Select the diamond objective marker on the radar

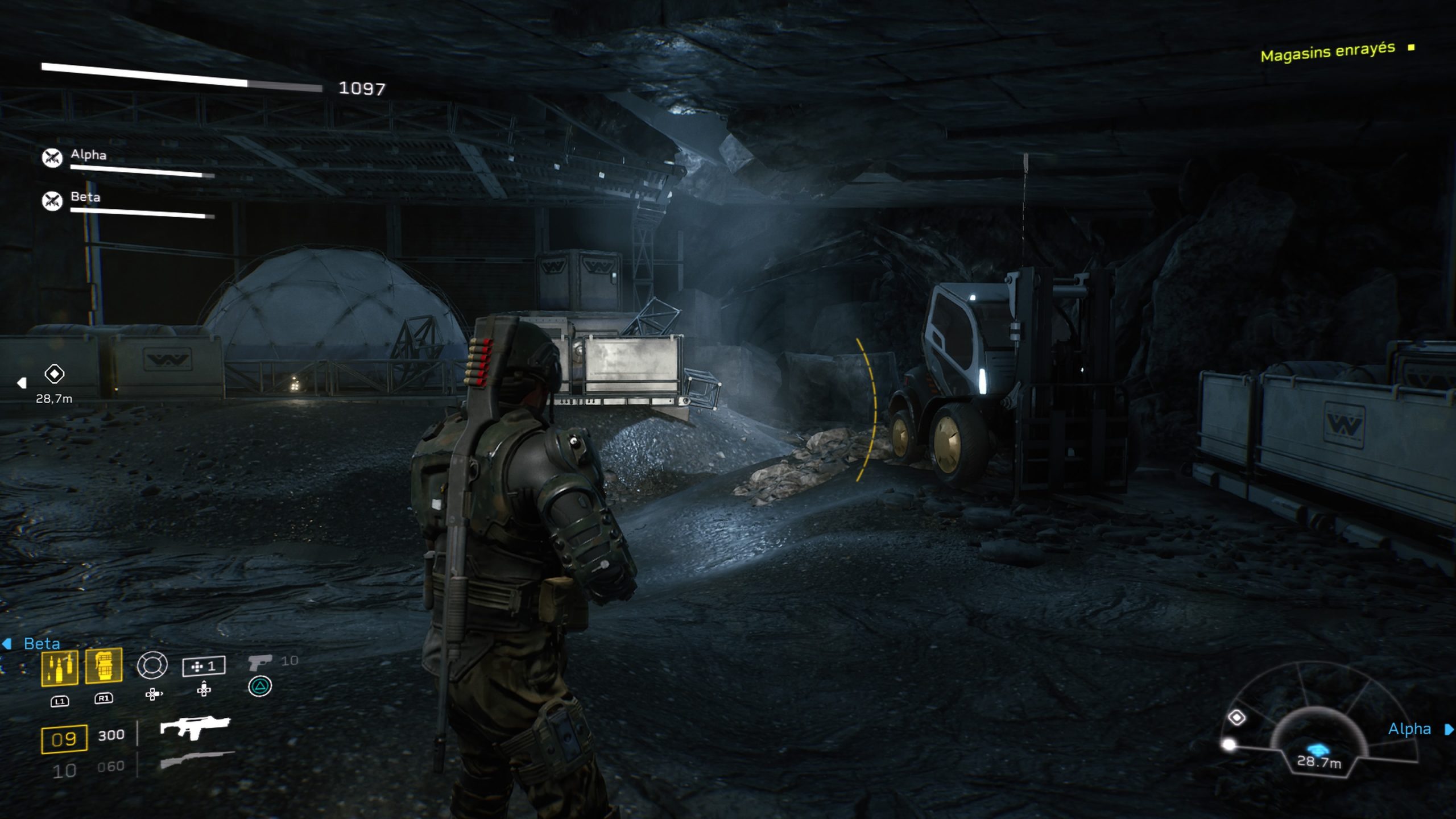click(x=1236, y=718)
